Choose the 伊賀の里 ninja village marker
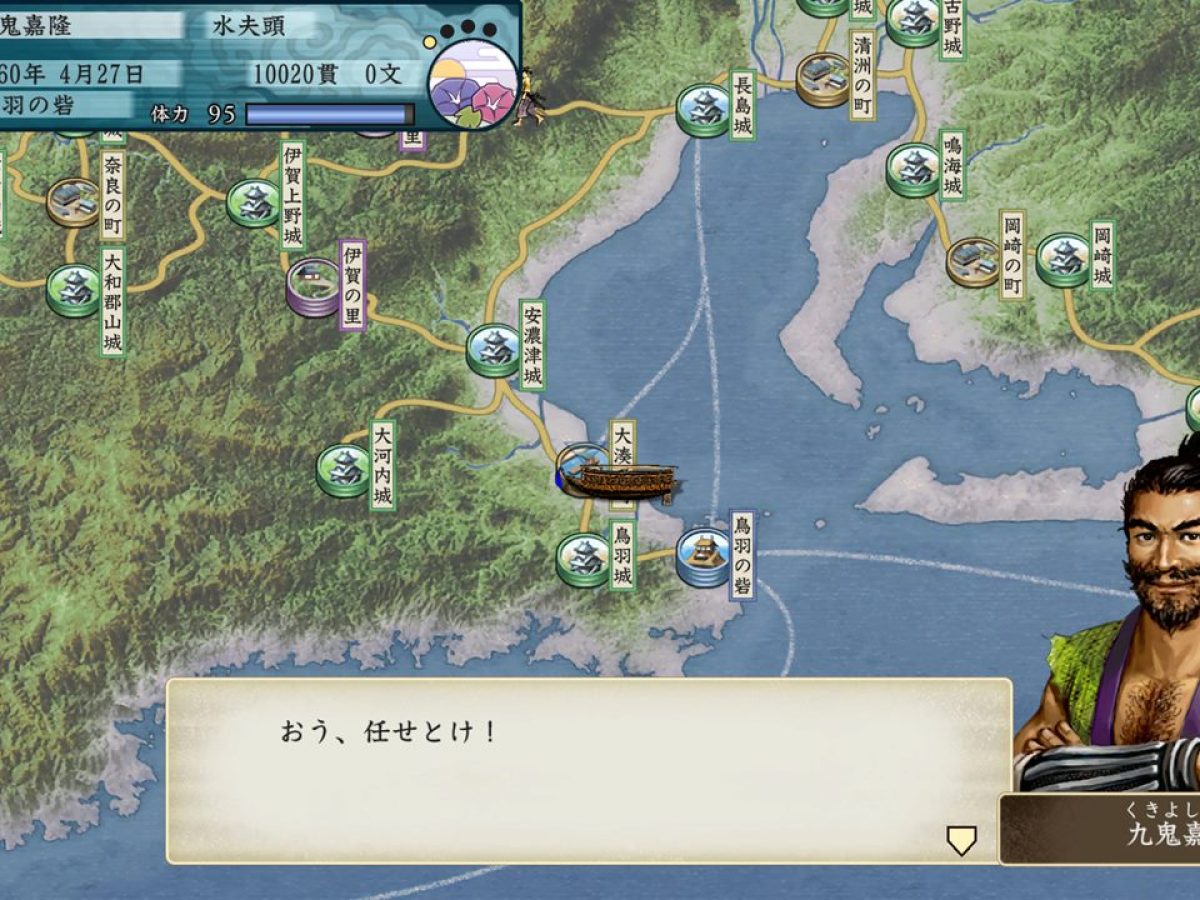1200x900 pixels. point(313,287)
